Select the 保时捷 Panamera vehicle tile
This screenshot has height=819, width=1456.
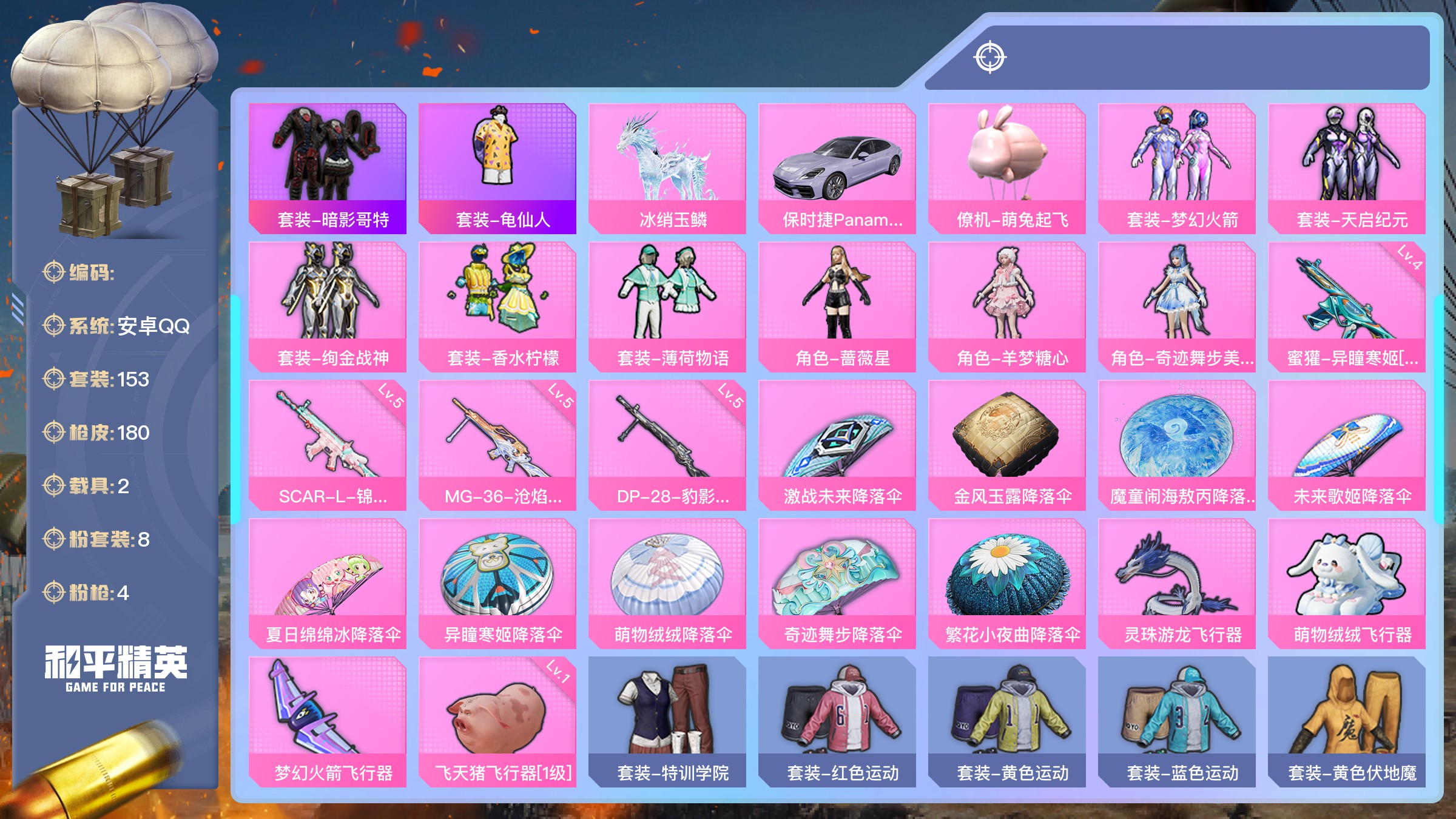coord(837,168)
